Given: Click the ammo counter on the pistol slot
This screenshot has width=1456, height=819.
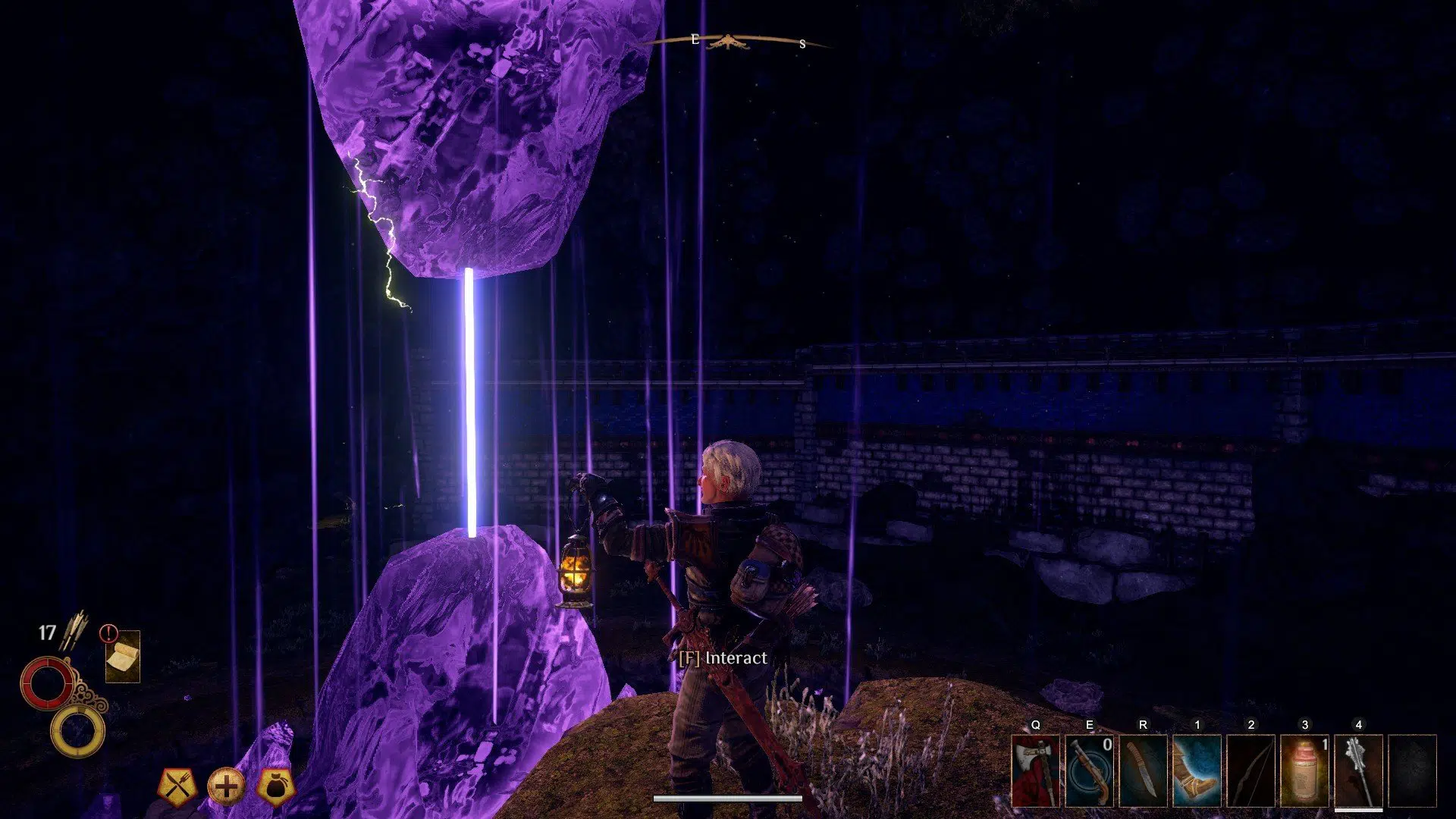Looking at the screenshot, I should click(x=1106, y=746).
